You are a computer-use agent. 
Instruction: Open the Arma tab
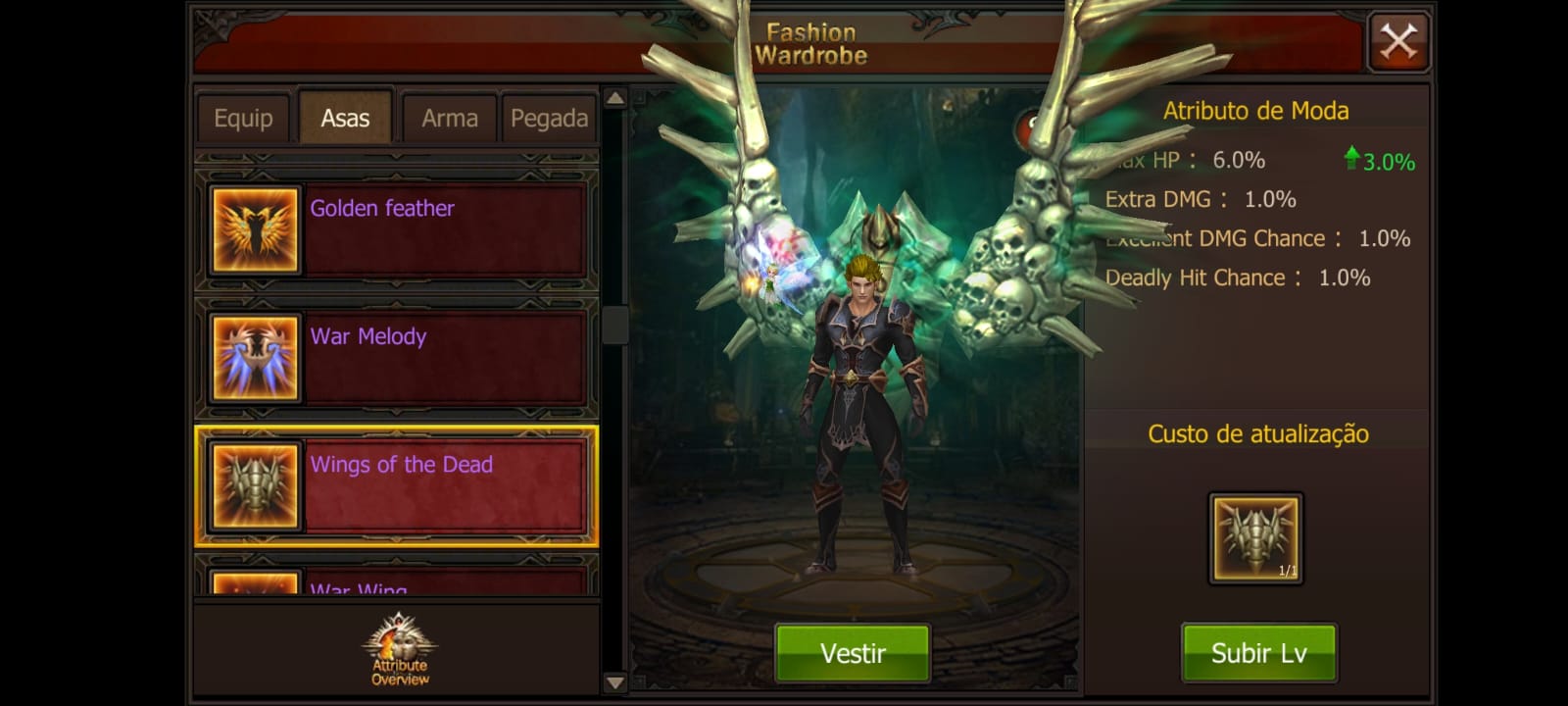tap(448, 117)
